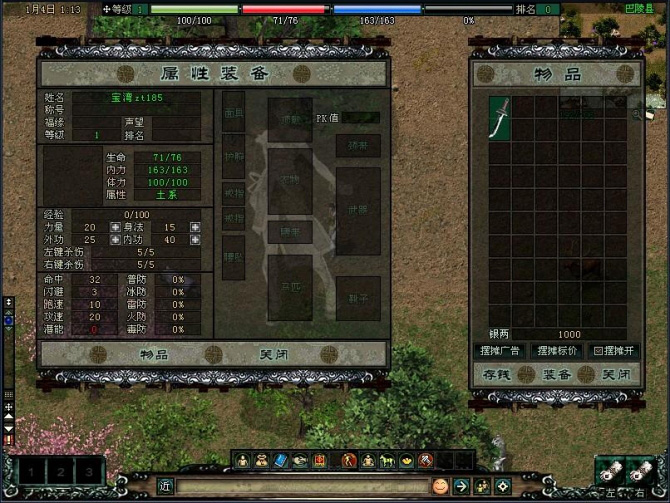Select the 面具 mask equipment slot
This screenshot has width=670, height=503.
233,112
